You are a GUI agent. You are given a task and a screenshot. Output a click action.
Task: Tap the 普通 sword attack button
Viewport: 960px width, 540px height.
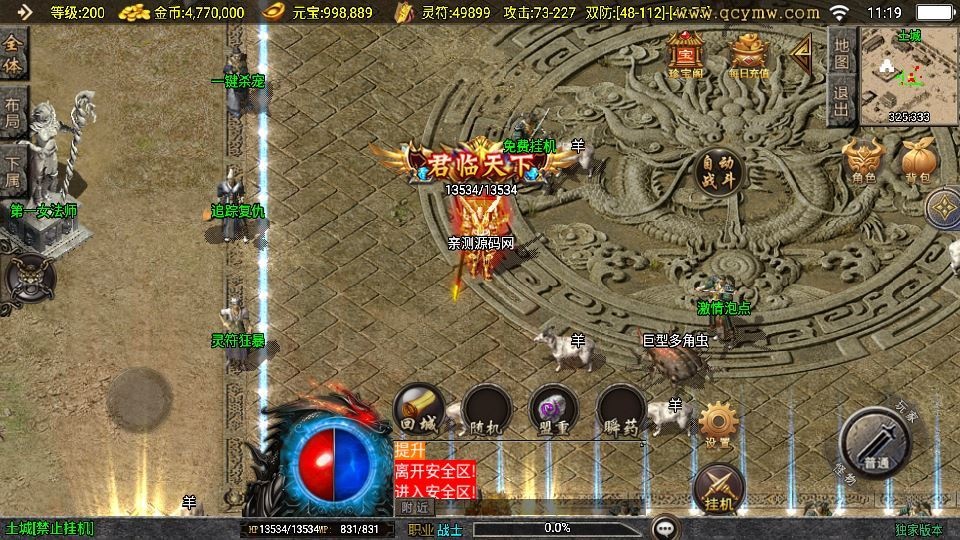(x=876, y=443)
